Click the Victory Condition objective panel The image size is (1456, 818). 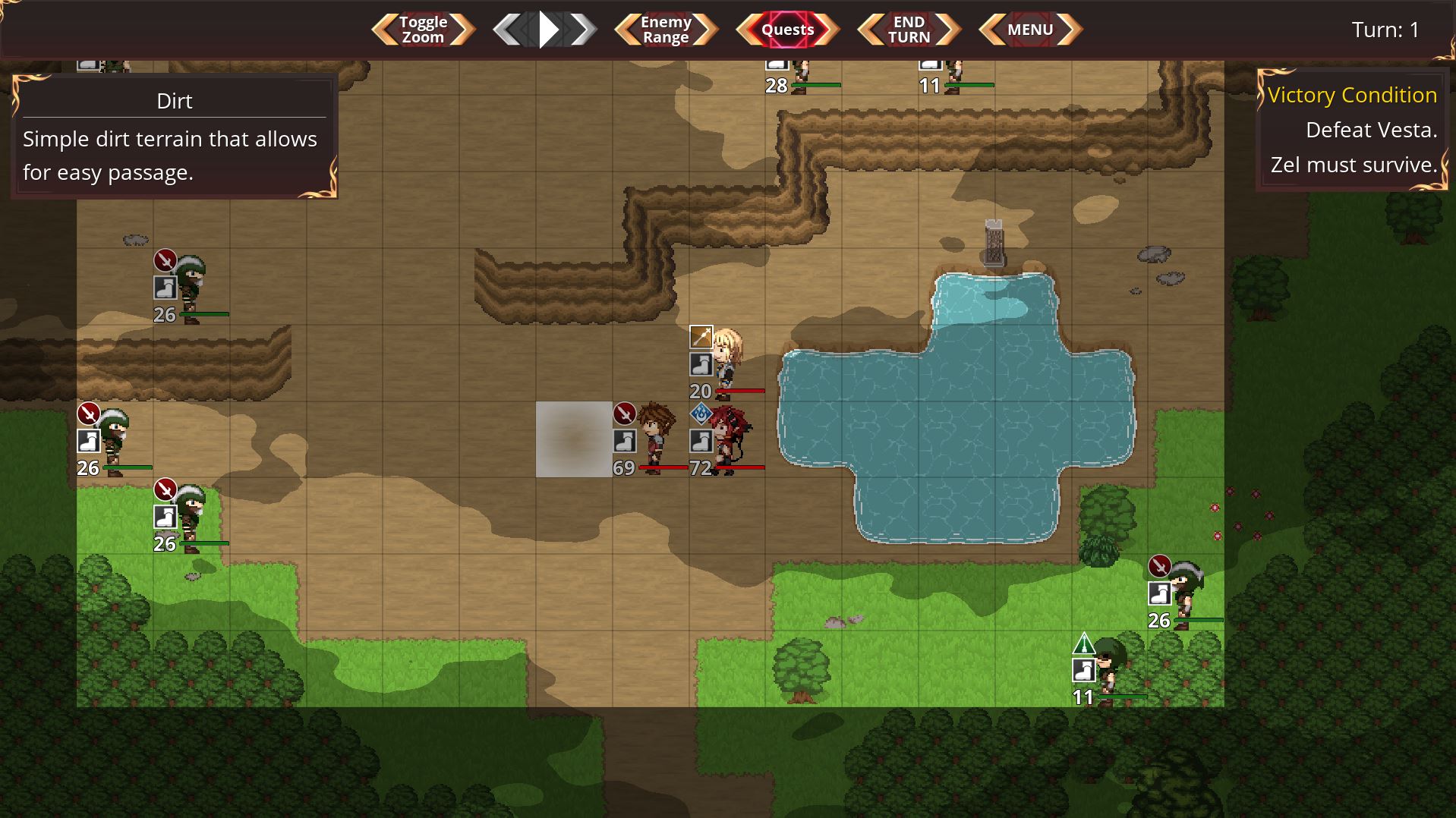coord(1352,129)
